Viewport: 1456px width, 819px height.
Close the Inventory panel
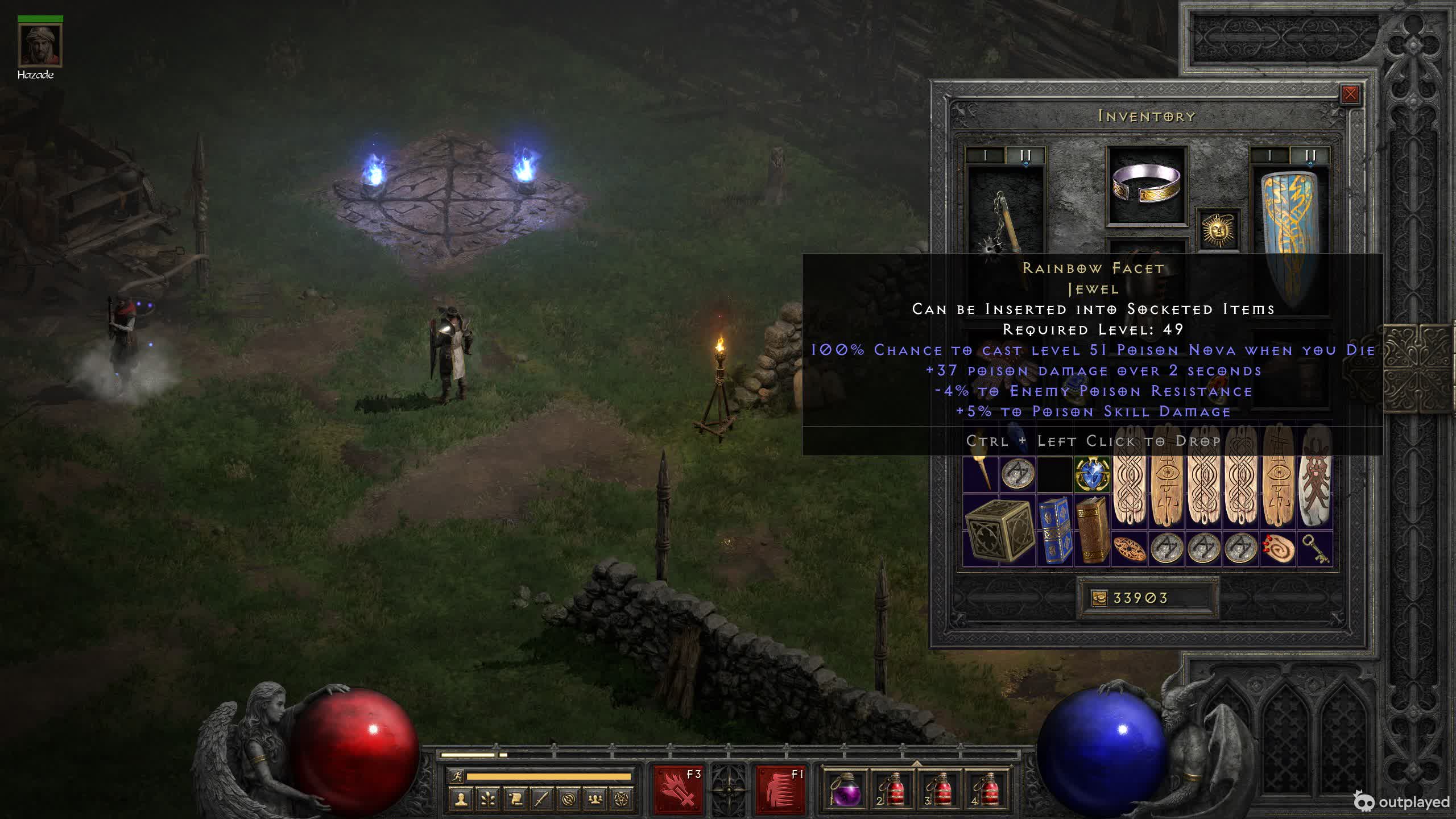pos(1350,94)
